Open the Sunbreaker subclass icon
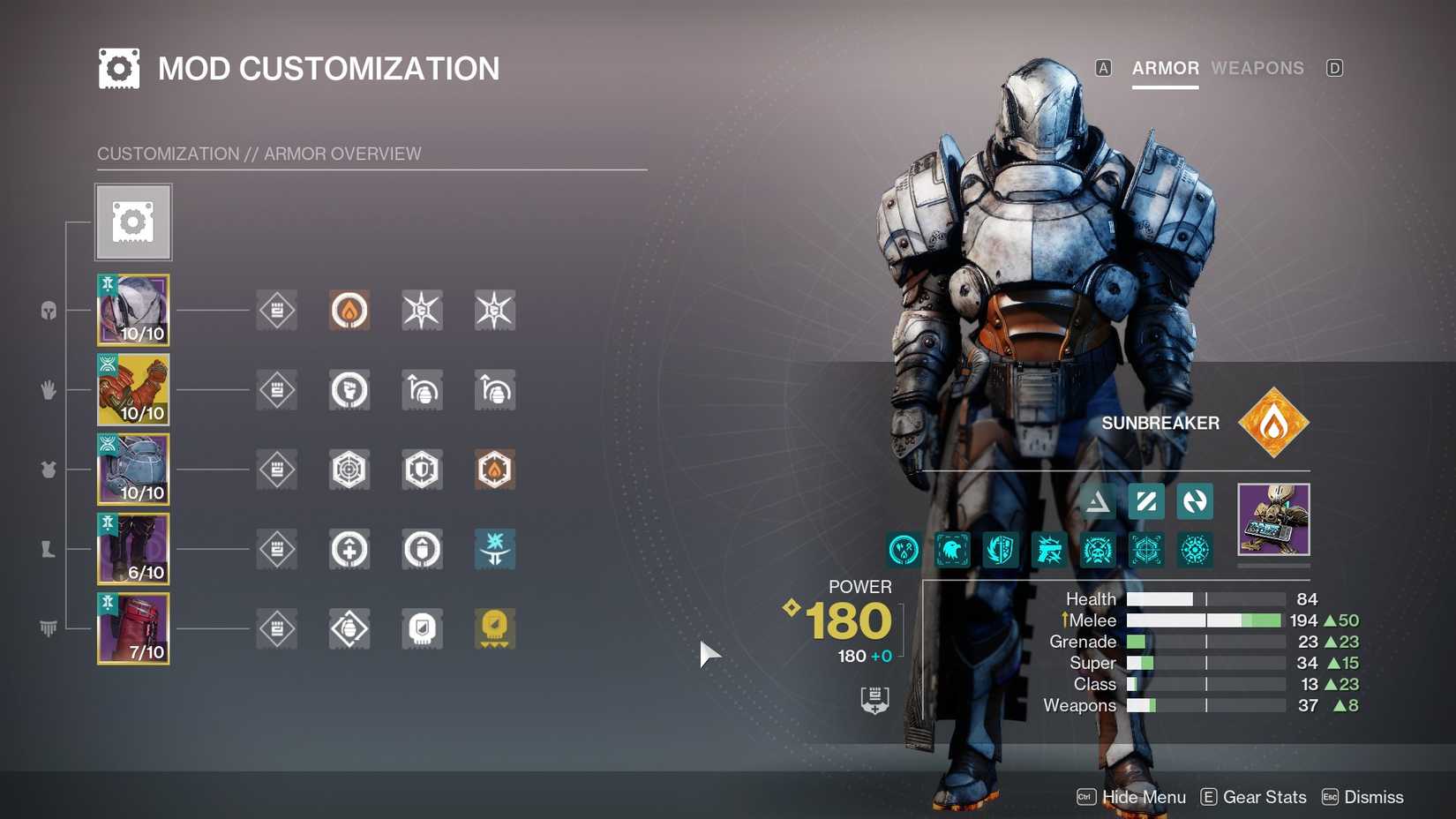This screenshot has width=1456, height=819. pyautogui.click(x=1273, y=422)
